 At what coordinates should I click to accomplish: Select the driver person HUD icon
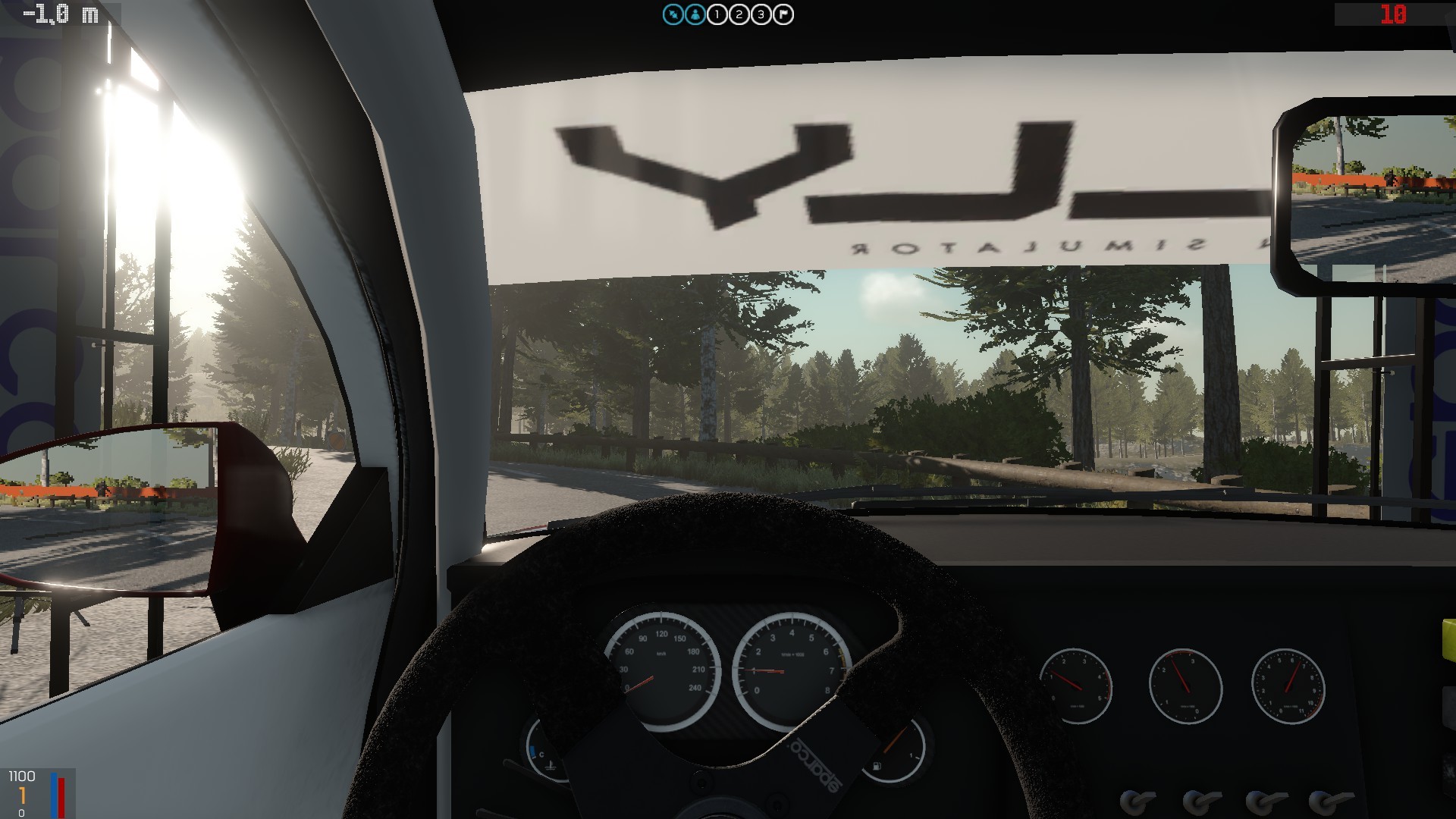coord(695,14)
